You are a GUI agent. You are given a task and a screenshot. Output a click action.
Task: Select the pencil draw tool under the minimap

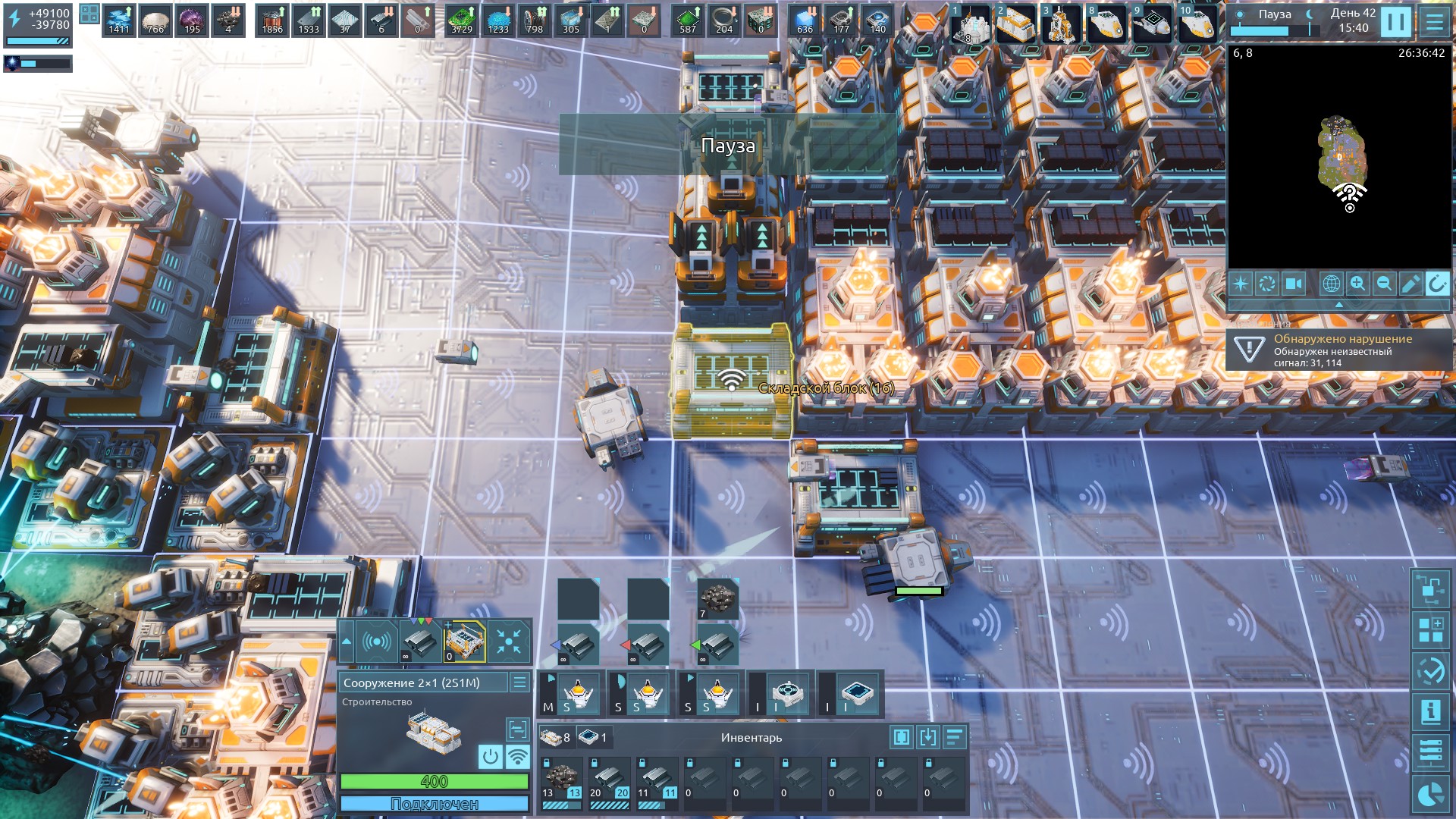(x=1410, y=284)
